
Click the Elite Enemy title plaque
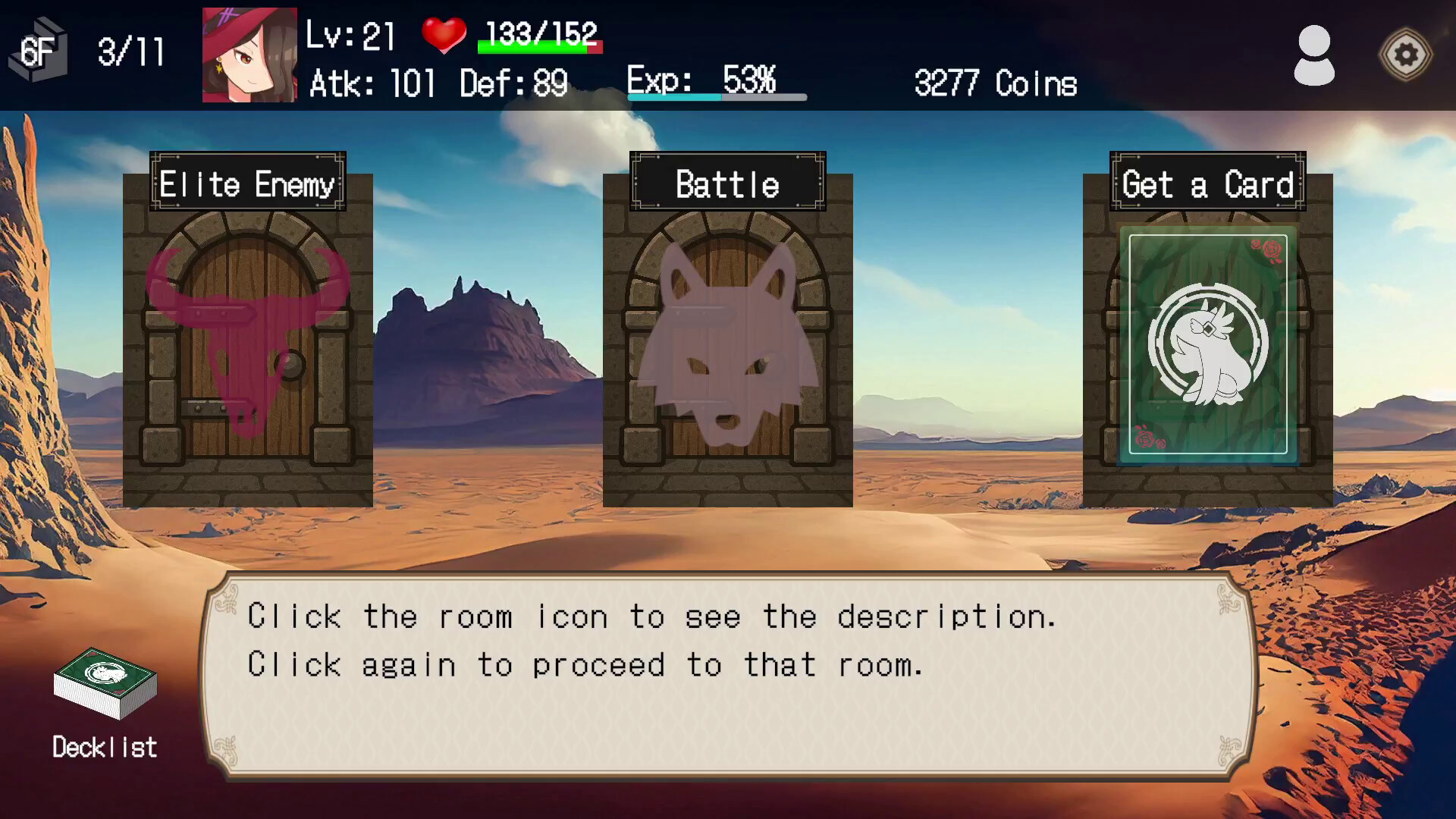[248, 183]
